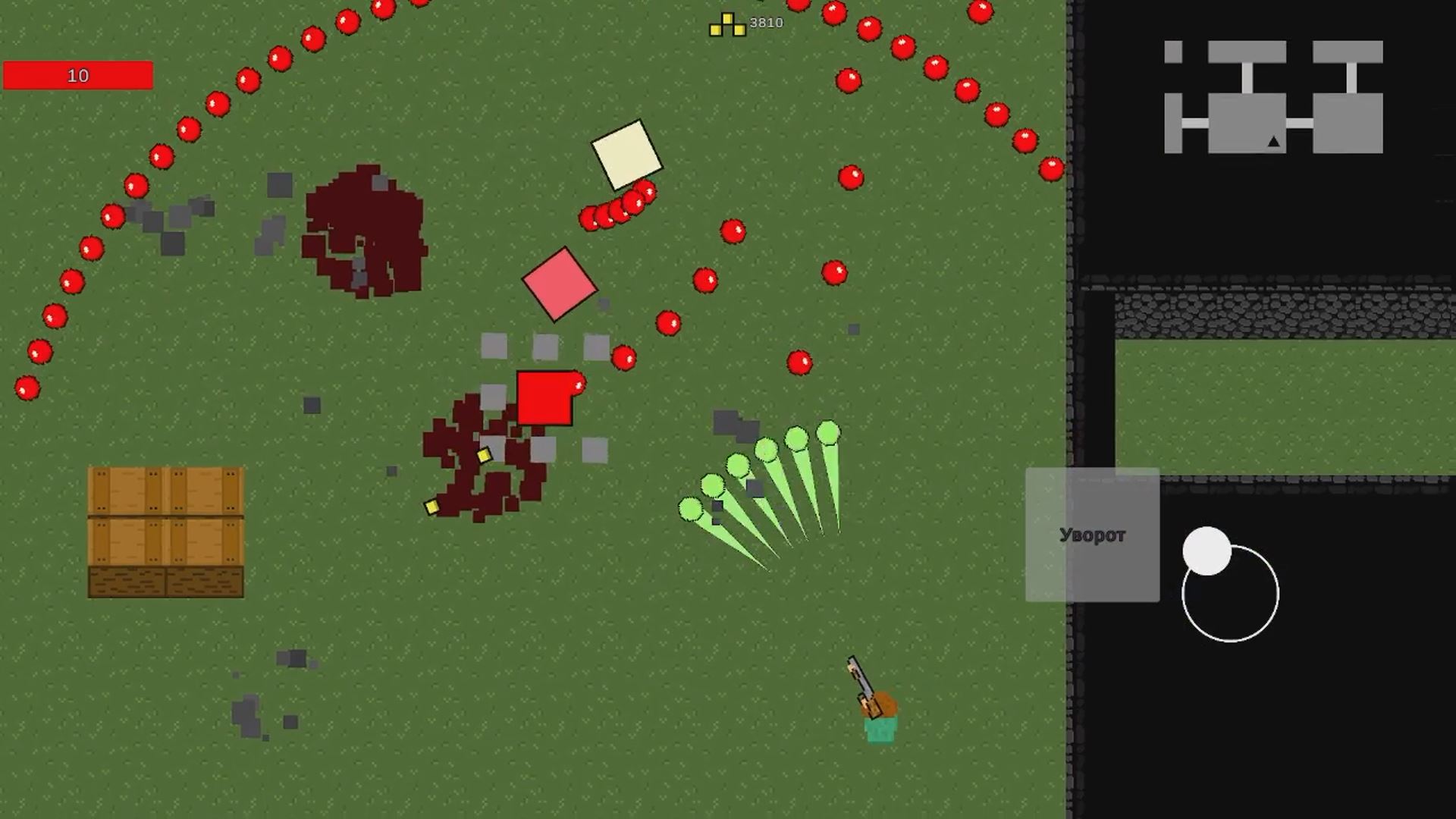Click the red health bar showing 10
The height and width of the screenshot is (819, 1456).
79,74
